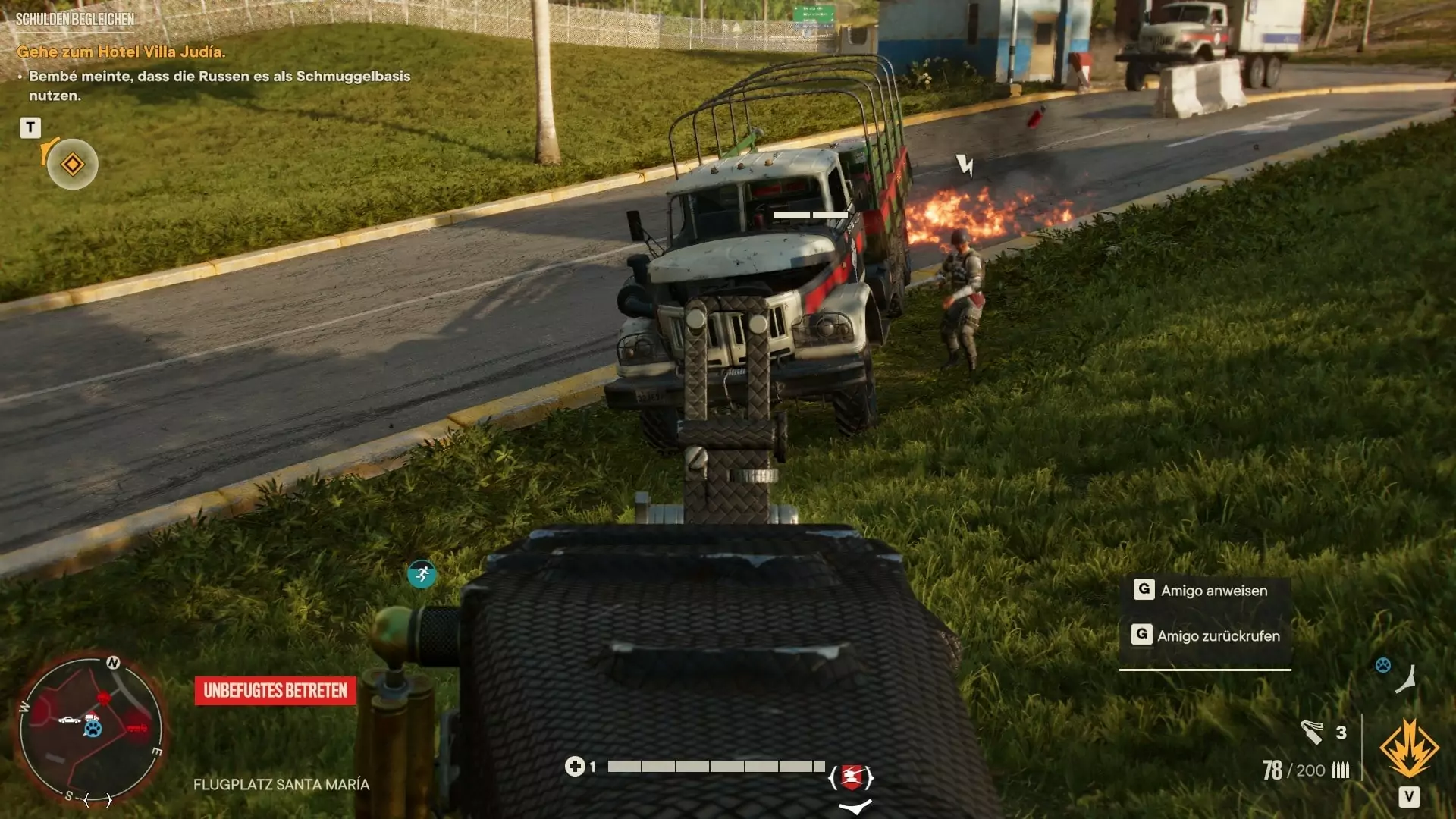This screenshot has height=819, width=1456.
Task: Select the orange diamond objective marker
Action: coord(73,164)
